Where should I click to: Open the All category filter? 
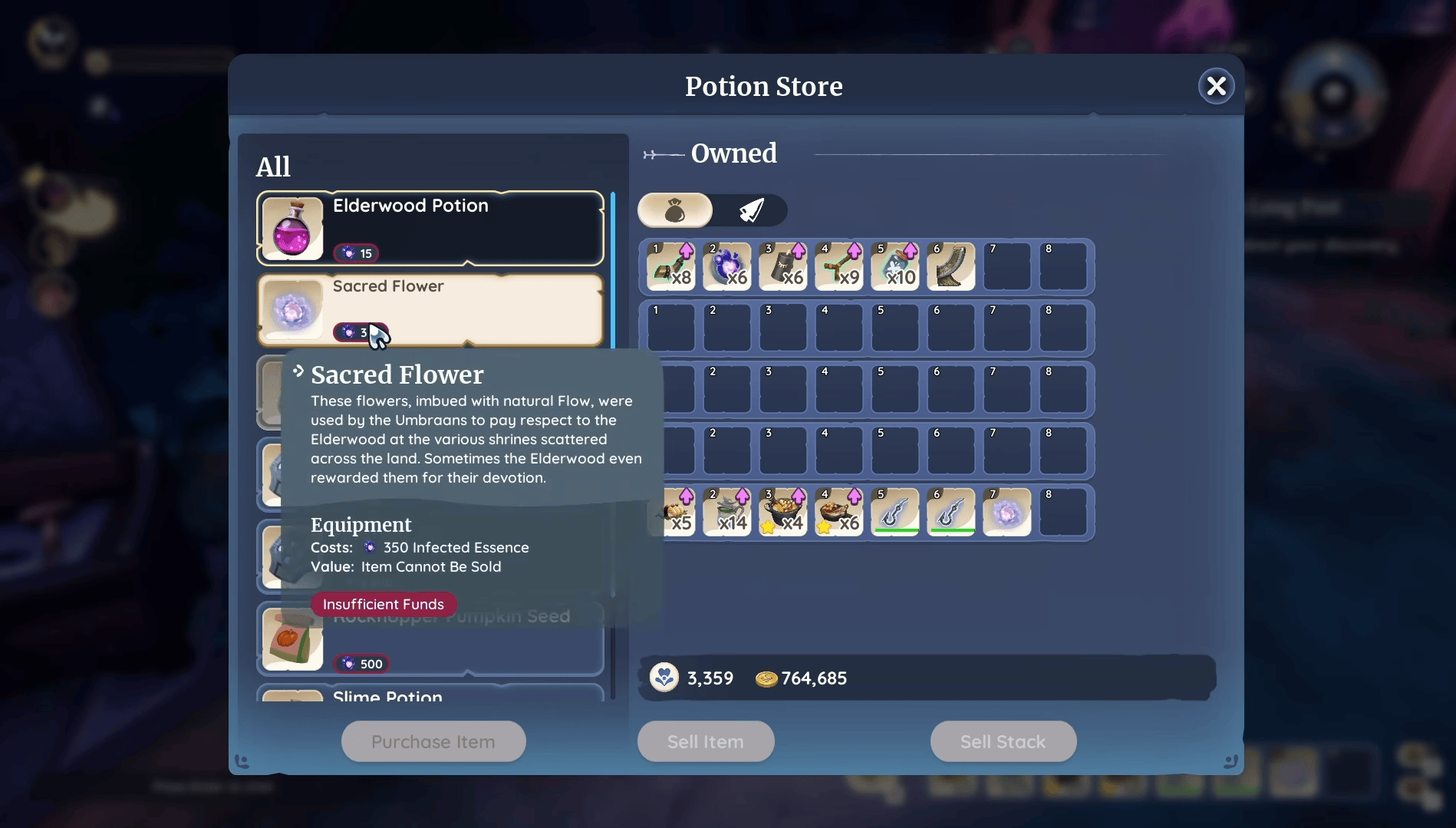(x=273, y=166)
